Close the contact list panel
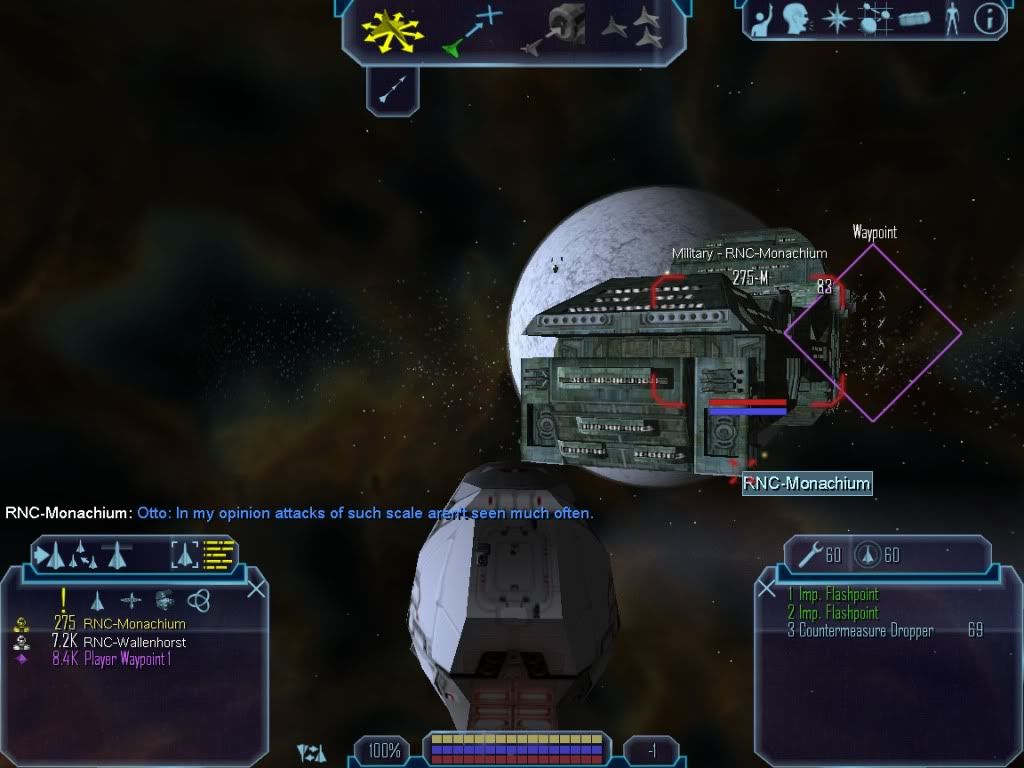 pos(256,588)
